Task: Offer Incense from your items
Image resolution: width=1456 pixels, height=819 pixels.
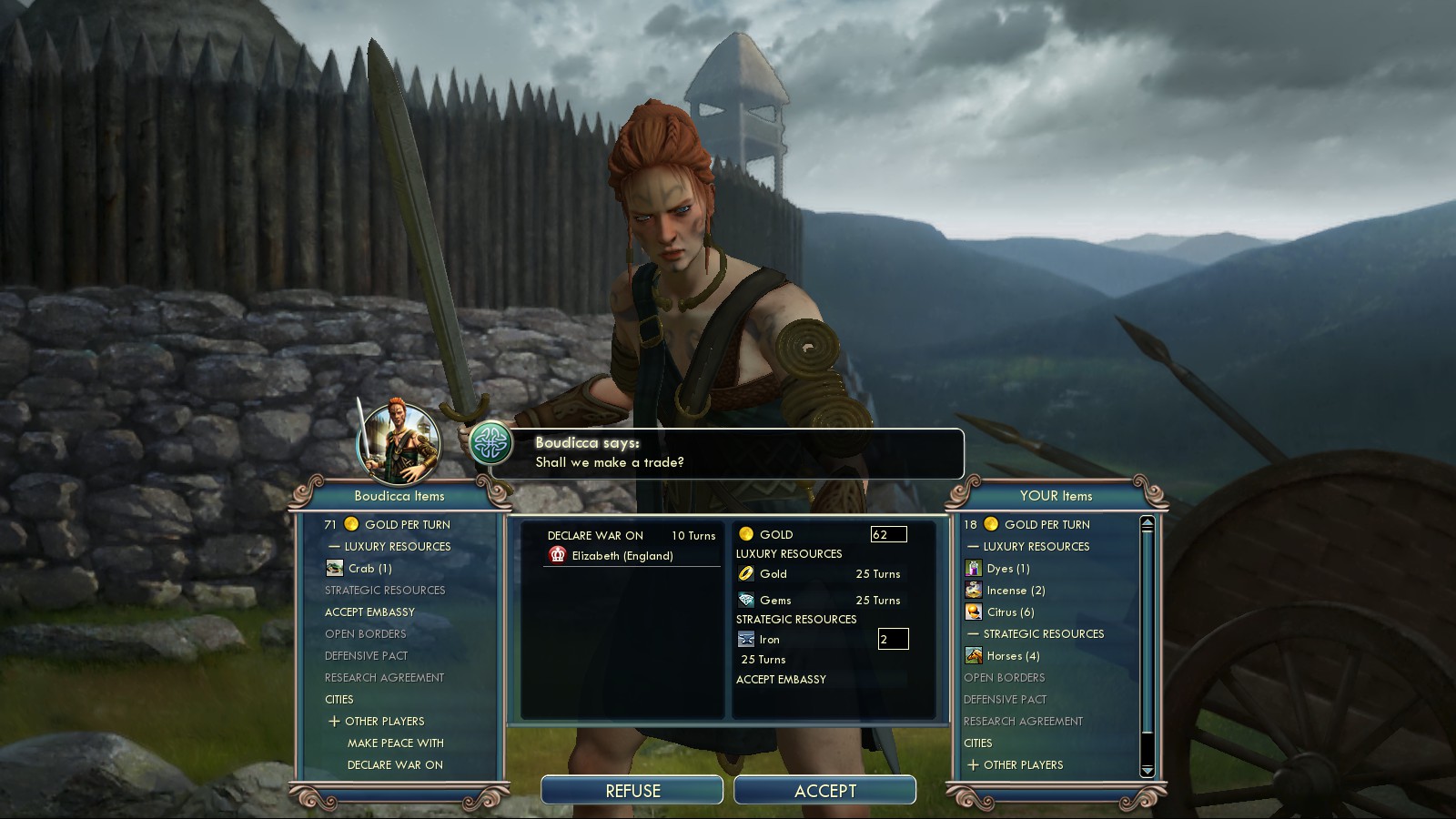Action: pos(1016,591)
